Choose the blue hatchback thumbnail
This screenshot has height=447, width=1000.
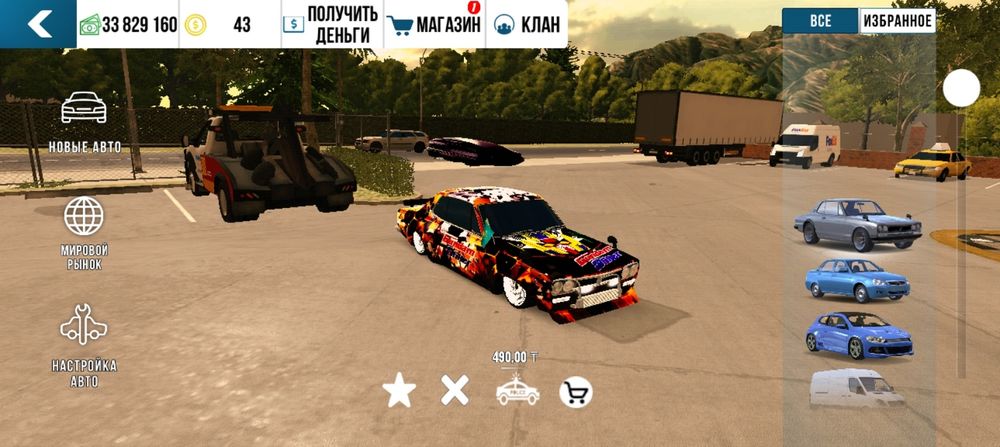[857, 335]
